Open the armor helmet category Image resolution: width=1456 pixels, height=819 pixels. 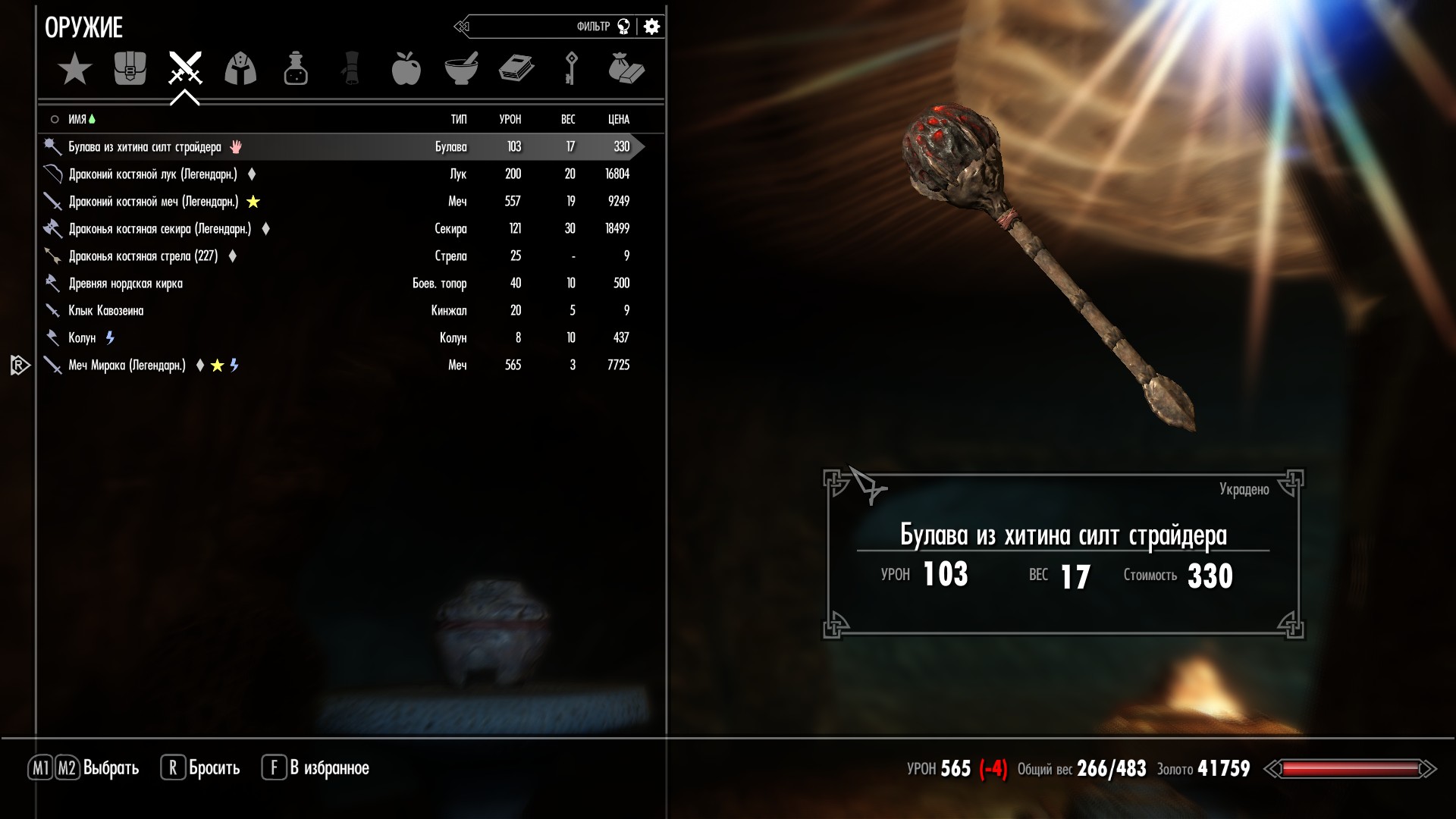point(240,69)
